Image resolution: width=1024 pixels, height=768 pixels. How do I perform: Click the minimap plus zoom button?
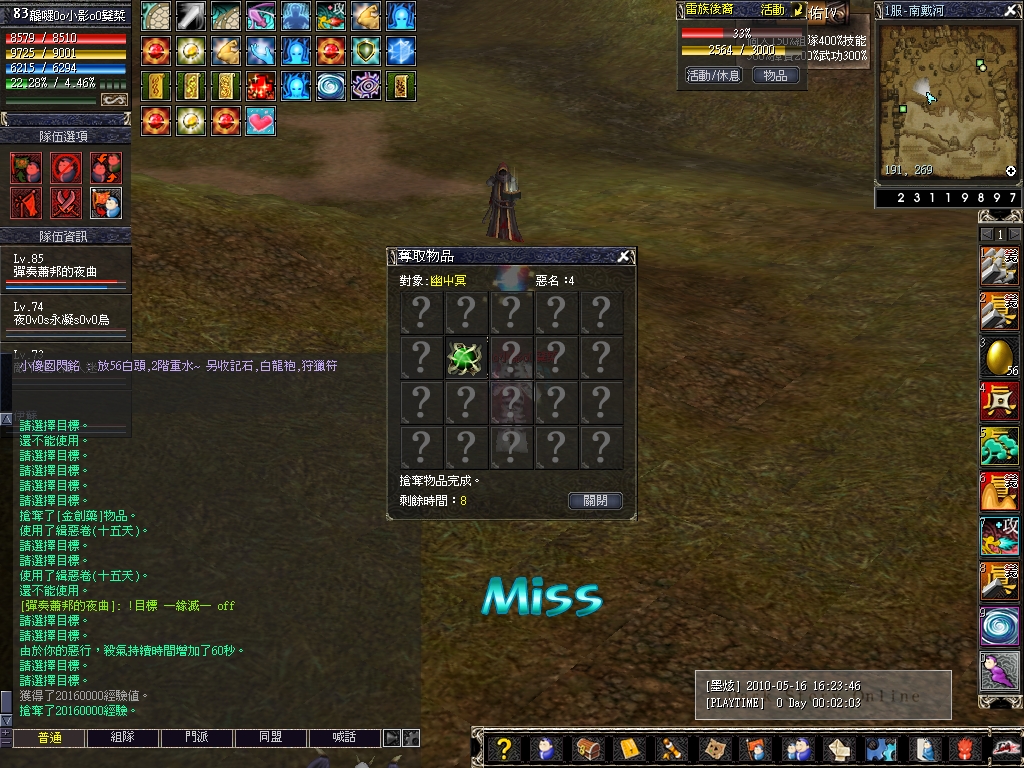click(1011, 171)
